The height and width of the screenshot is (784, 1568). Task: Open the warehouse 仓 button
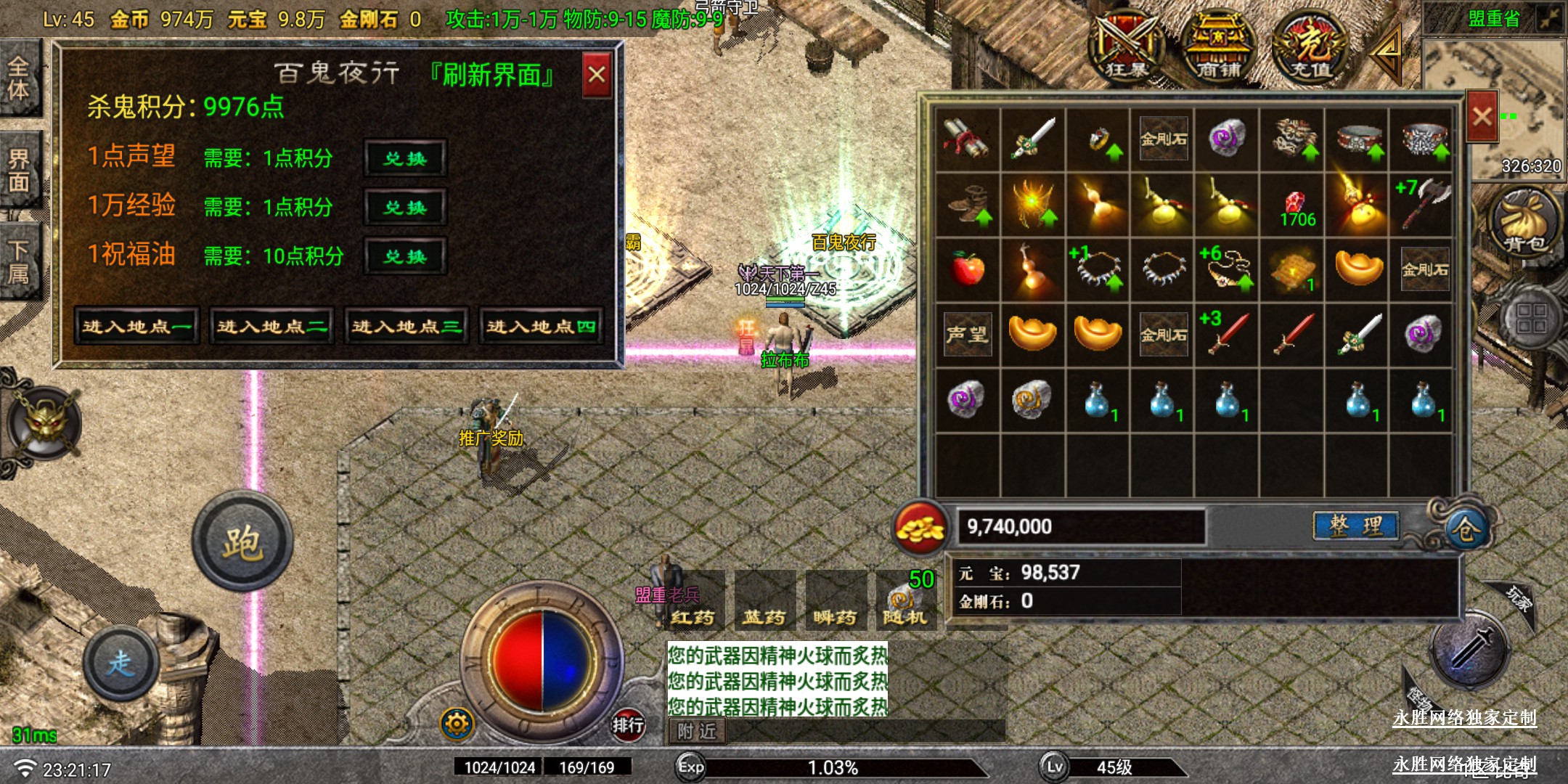click(1464, 530)
